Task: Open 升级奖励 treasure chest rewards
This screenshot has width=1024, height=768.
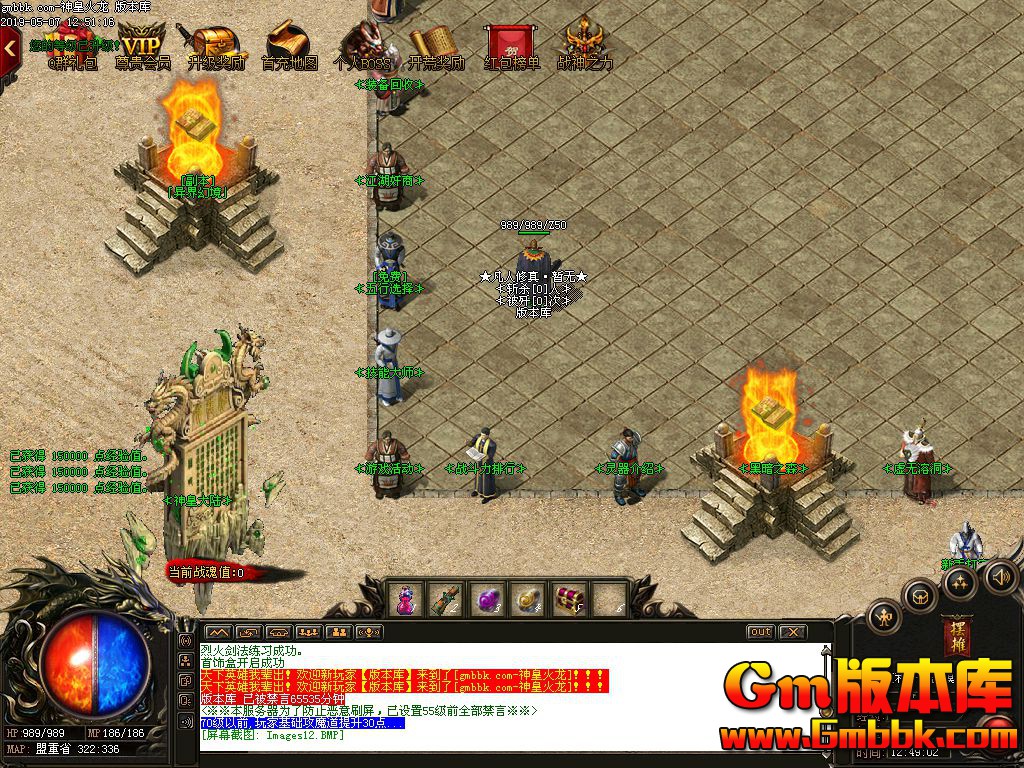Action: click(x=214, y=45)
